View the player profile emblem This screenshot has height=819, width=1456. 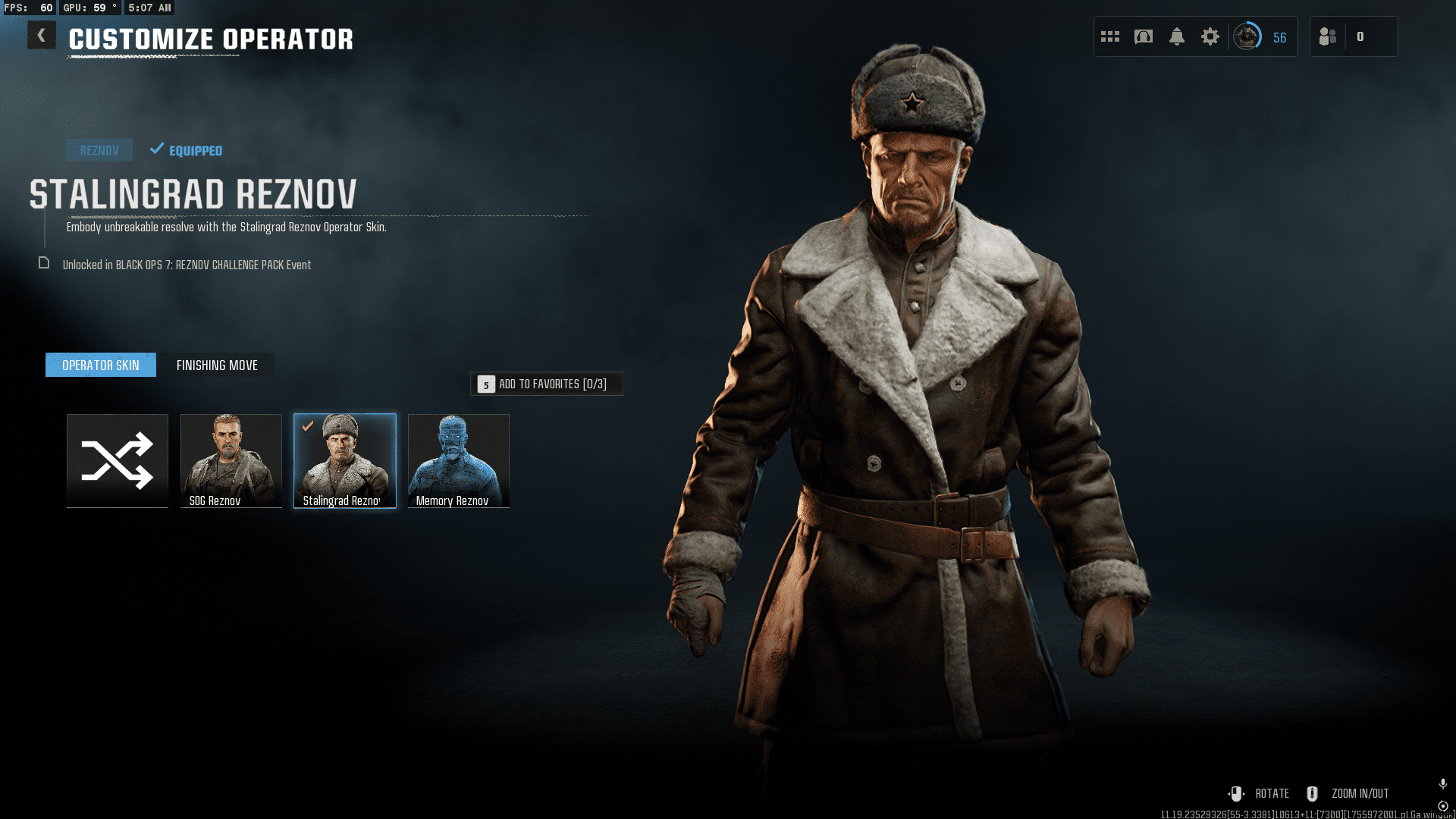click(x=1247, y=36)
